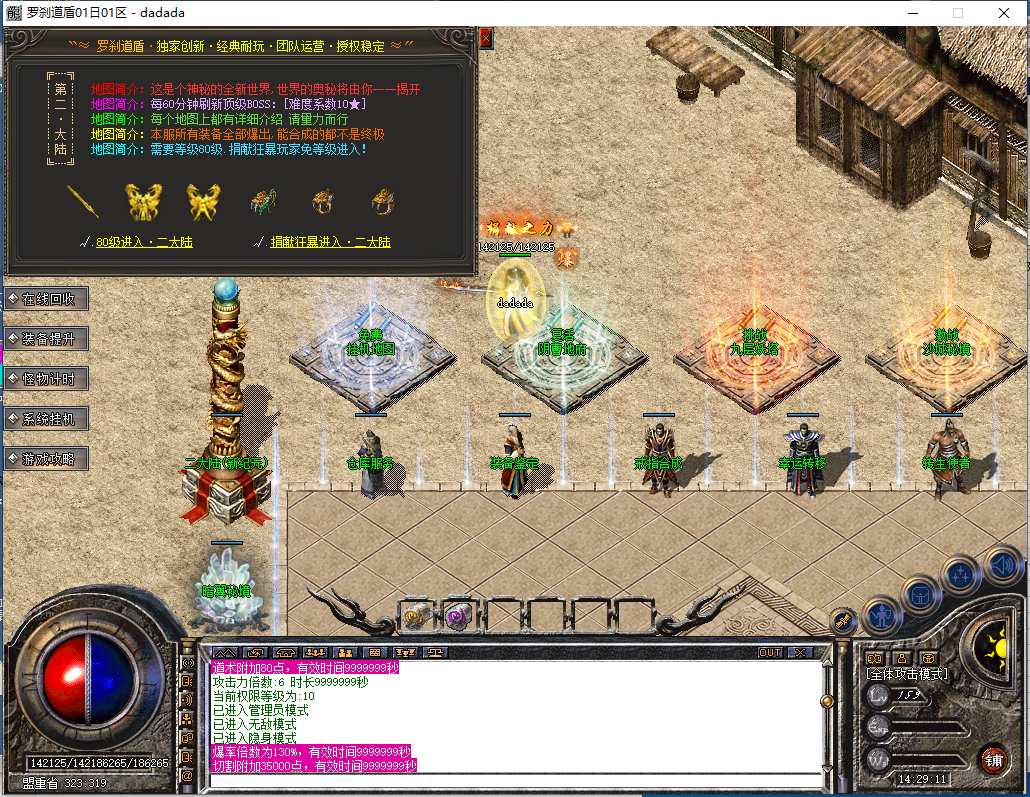Minimize the game window
This screenshot has width=1030, height=797.
[912, 13]
